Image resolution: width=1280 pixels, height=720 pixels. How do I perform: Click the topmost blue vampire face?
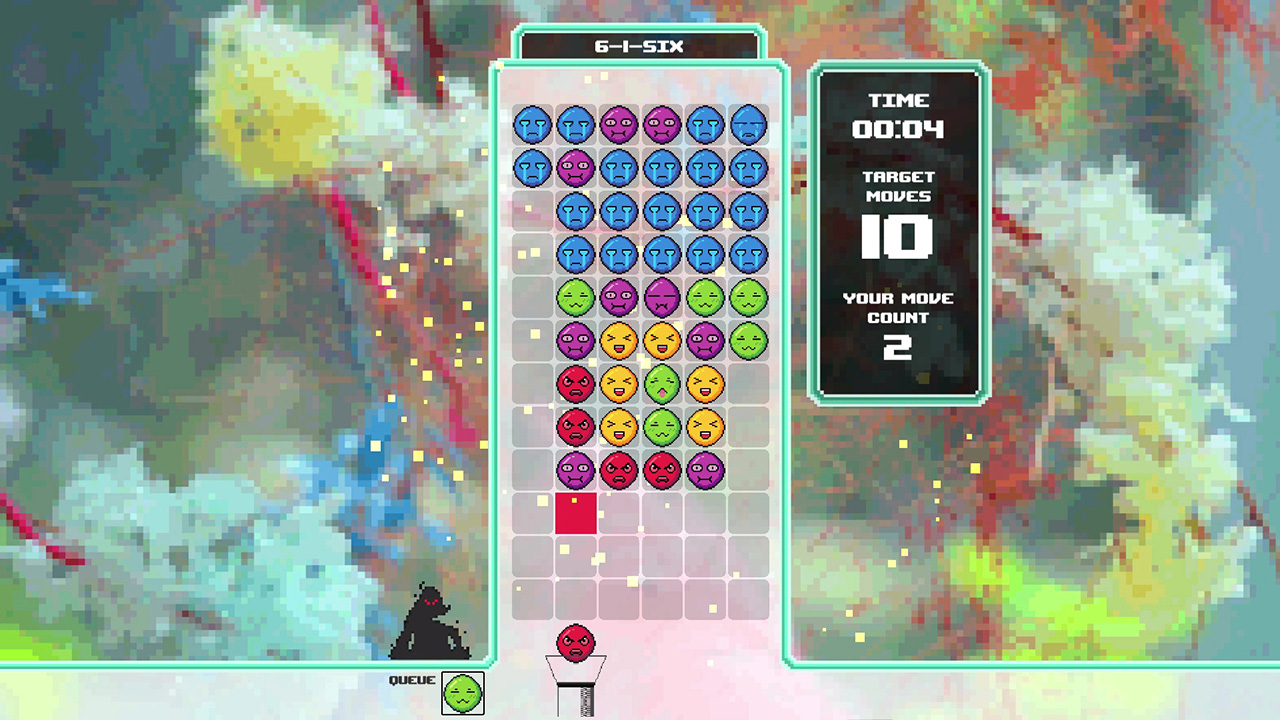click(x=533, y=124)
